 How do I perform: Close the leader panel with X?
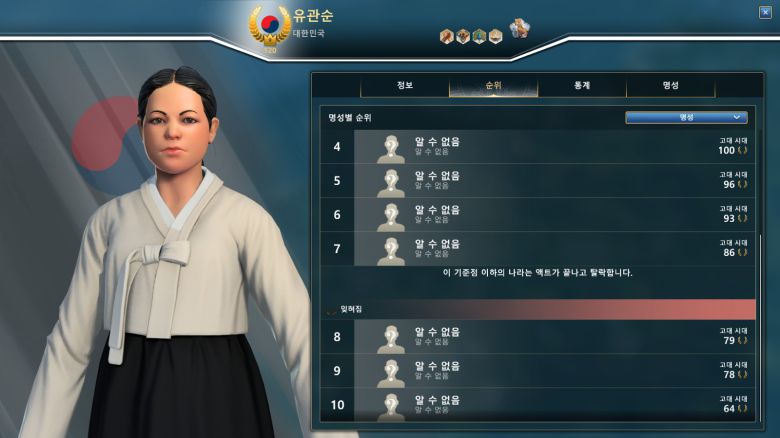pyautogui.click(x=766, y=12)
